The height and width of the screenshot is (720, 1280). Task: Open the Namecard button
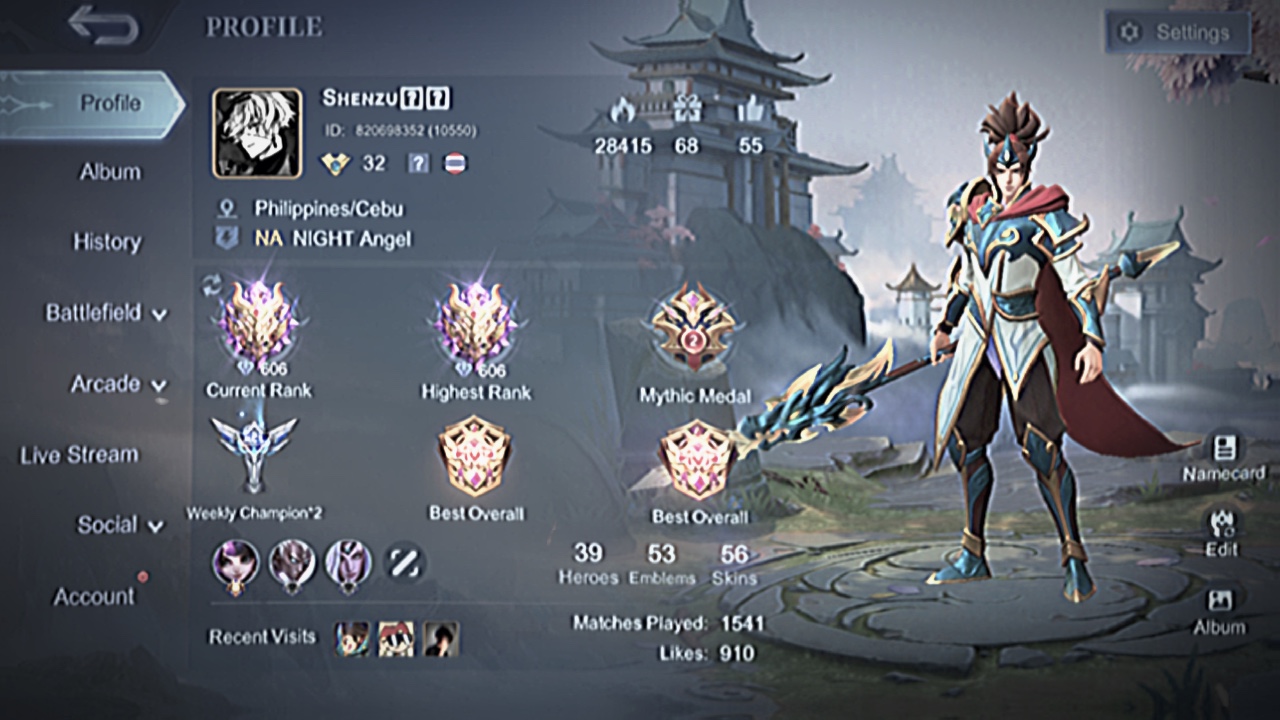[x=1223, y=457]
